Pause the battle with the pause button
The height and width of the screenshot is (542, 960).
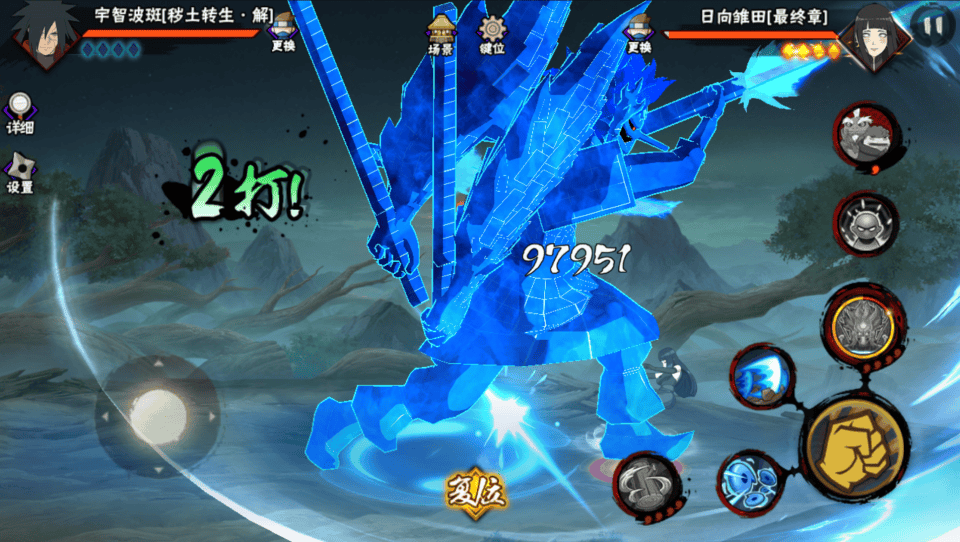pyautogui.click(x=932, y=27)
